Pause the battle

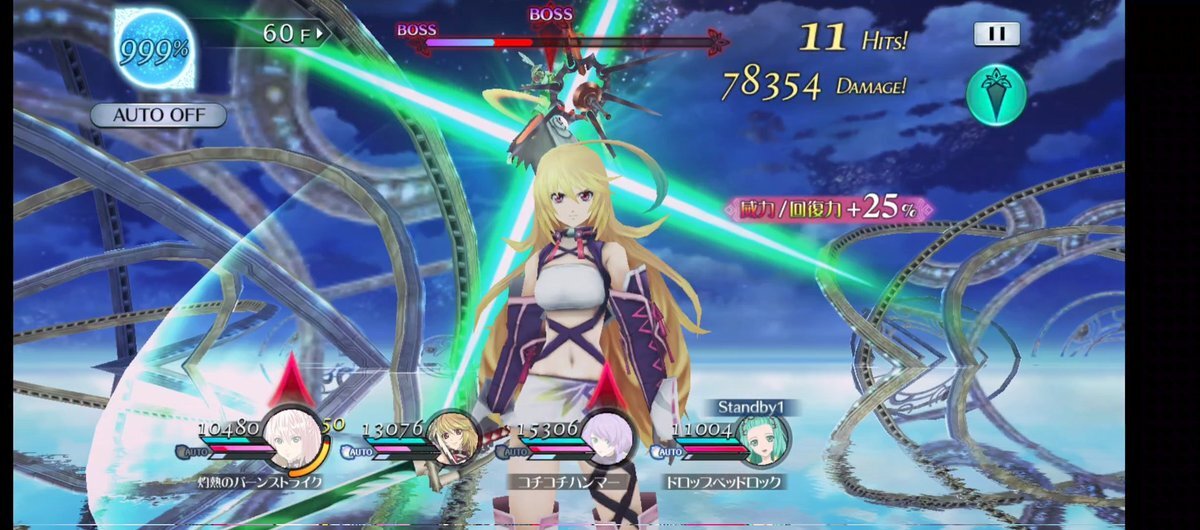[996, 34]
